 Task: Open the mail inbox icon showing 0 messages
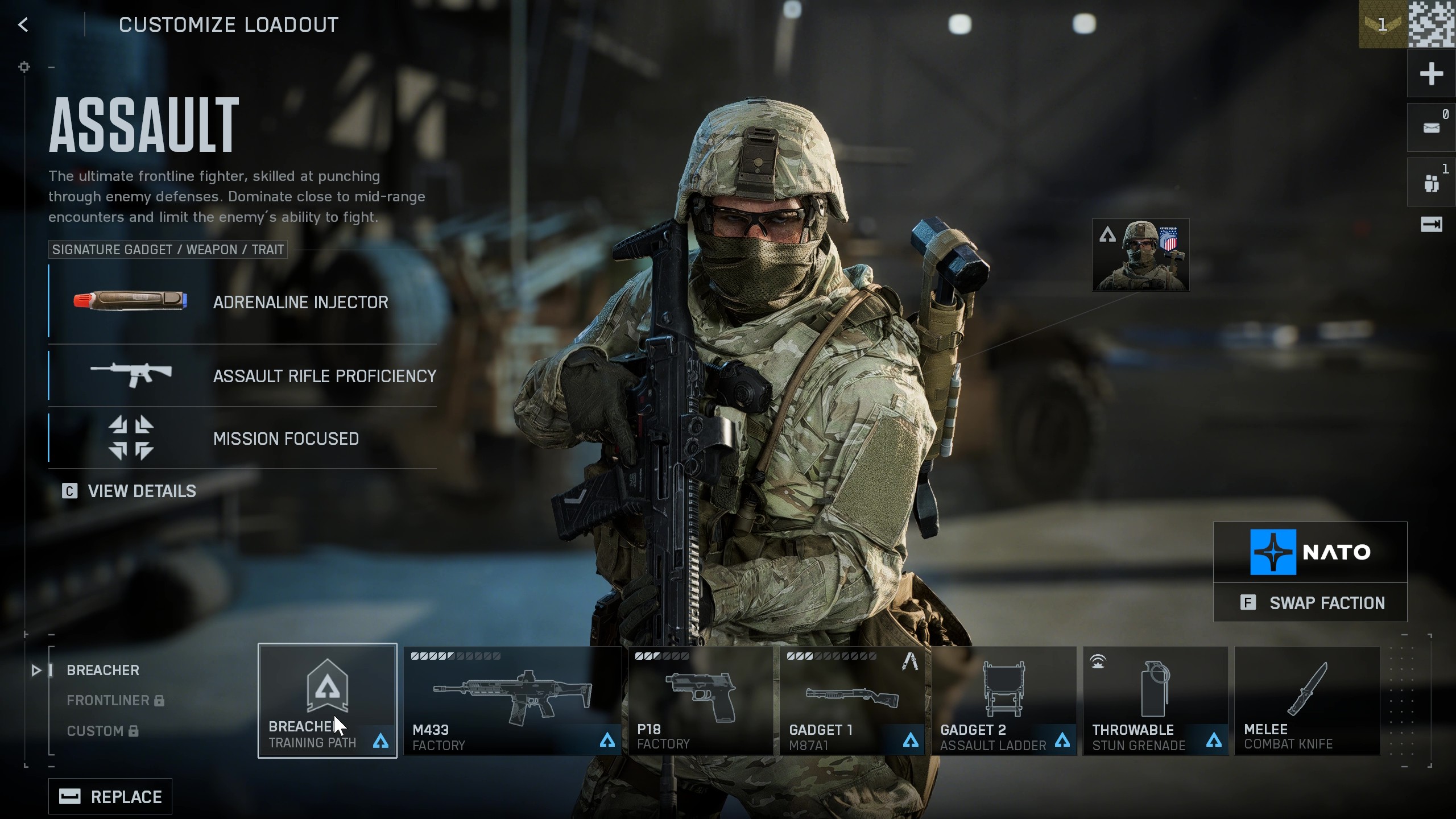[1431, 127]
